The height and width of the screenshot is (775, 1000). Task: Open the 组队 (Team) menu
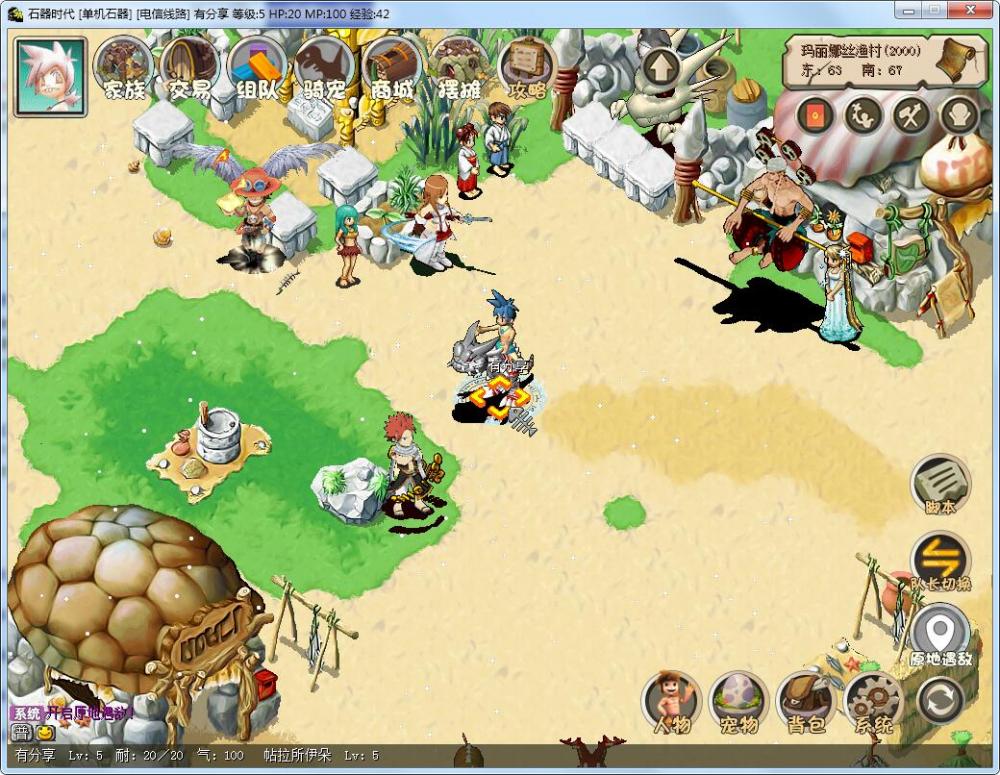257,67
